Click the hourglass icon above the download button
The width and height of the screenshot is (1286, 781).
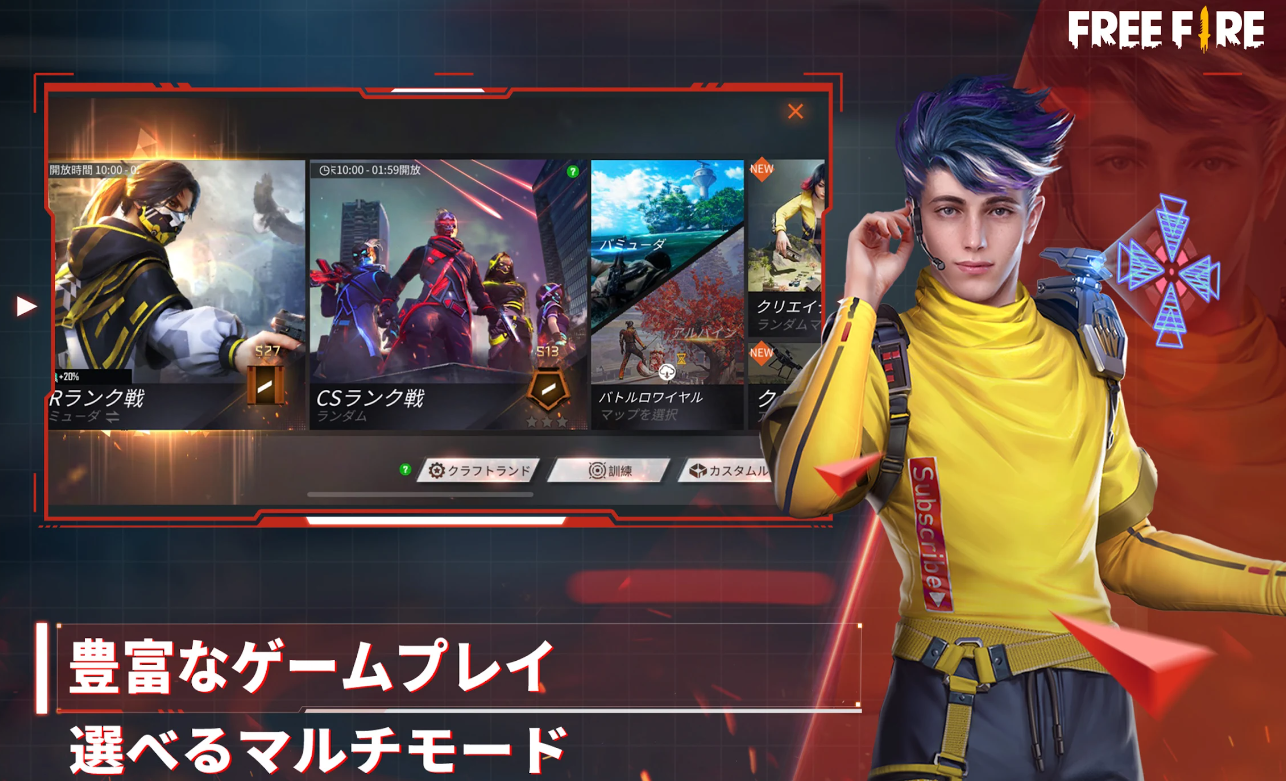(x=680, y=359)
